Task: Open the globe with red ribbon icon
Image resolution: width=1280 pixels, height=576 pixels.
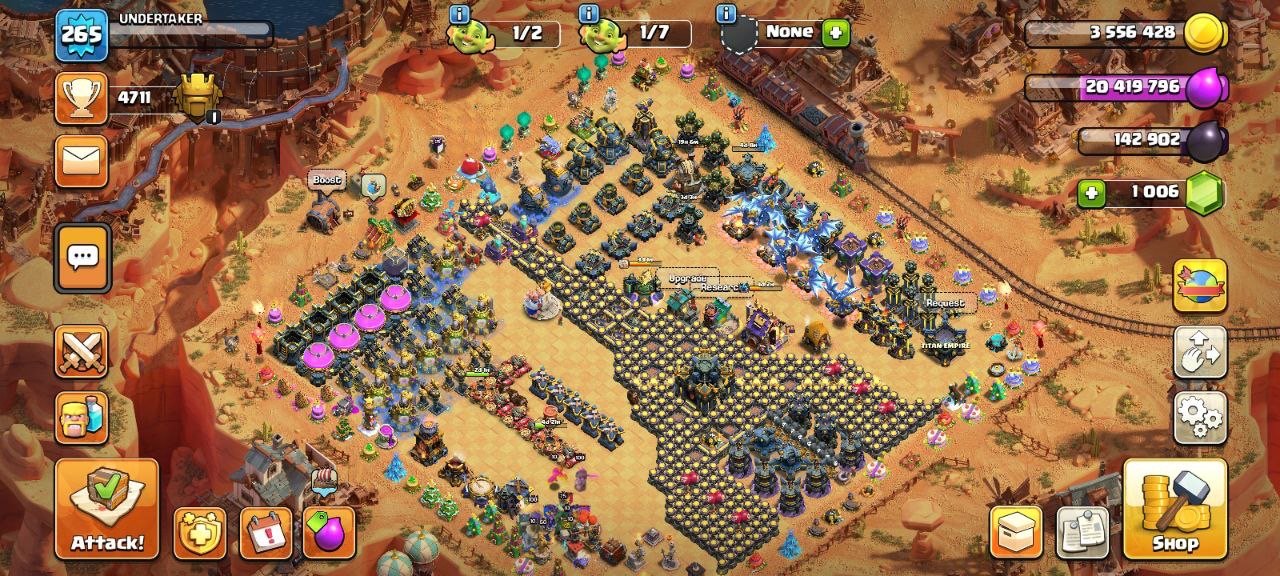Action: click(1200, 286)
